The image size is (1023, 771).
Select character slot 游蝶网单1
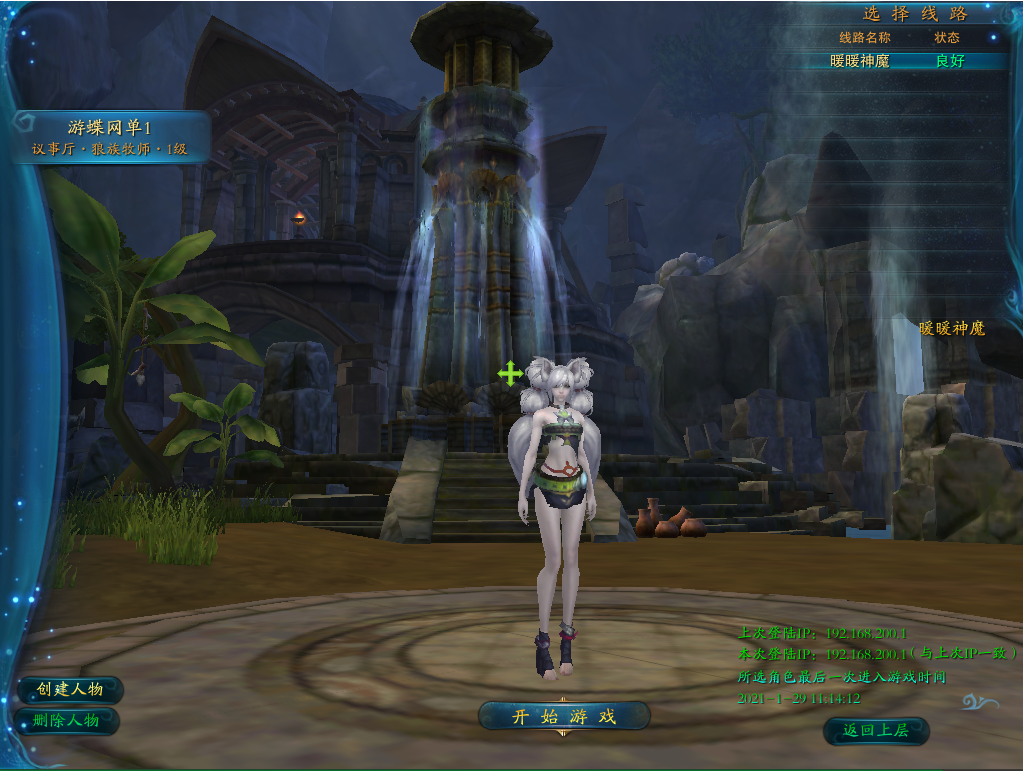click(x=110, y=137)
